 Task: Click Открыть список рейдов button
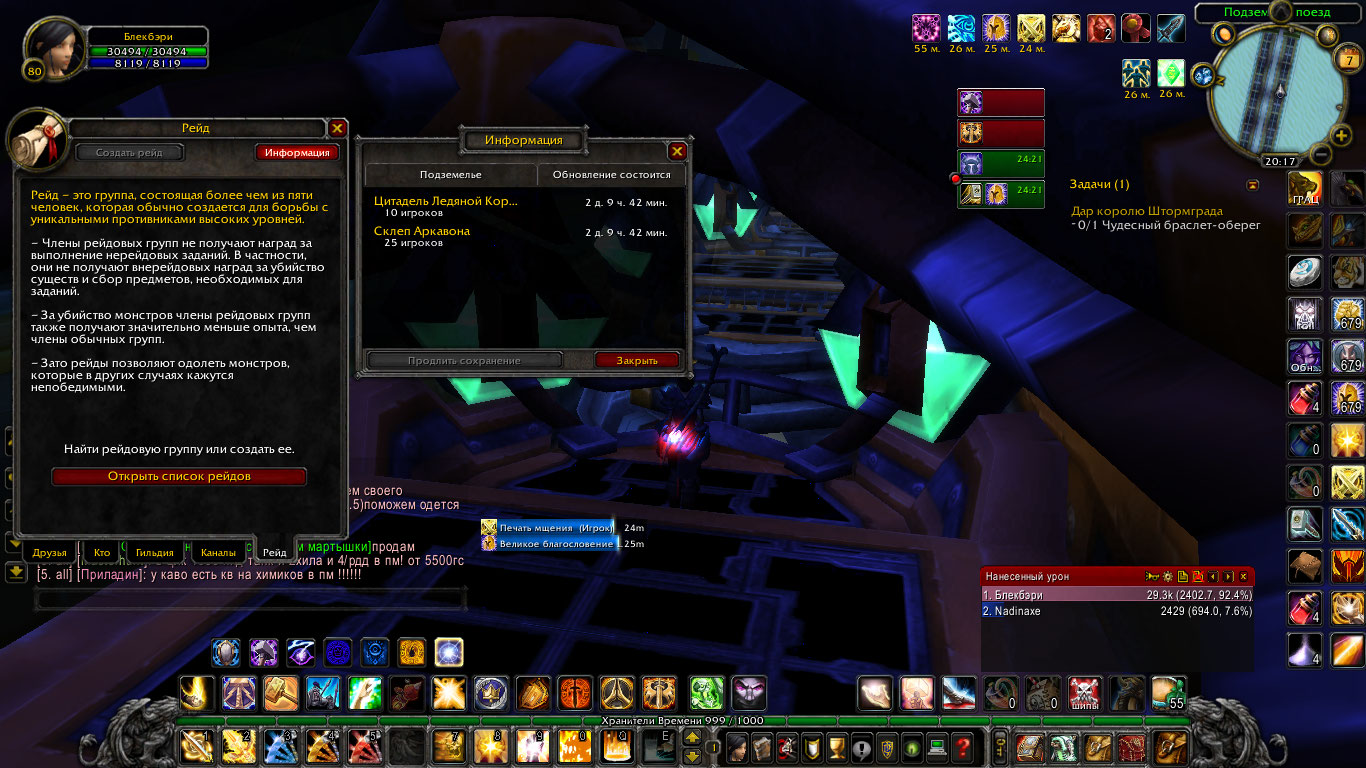179,477
